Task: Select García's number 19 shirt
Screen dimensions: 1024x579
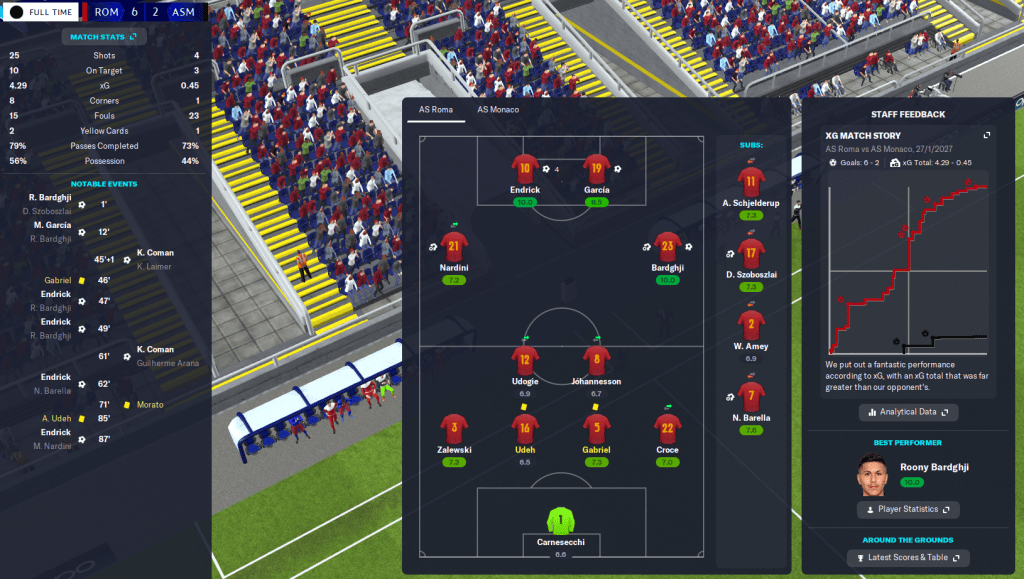Action: click(x=597, y=168)
